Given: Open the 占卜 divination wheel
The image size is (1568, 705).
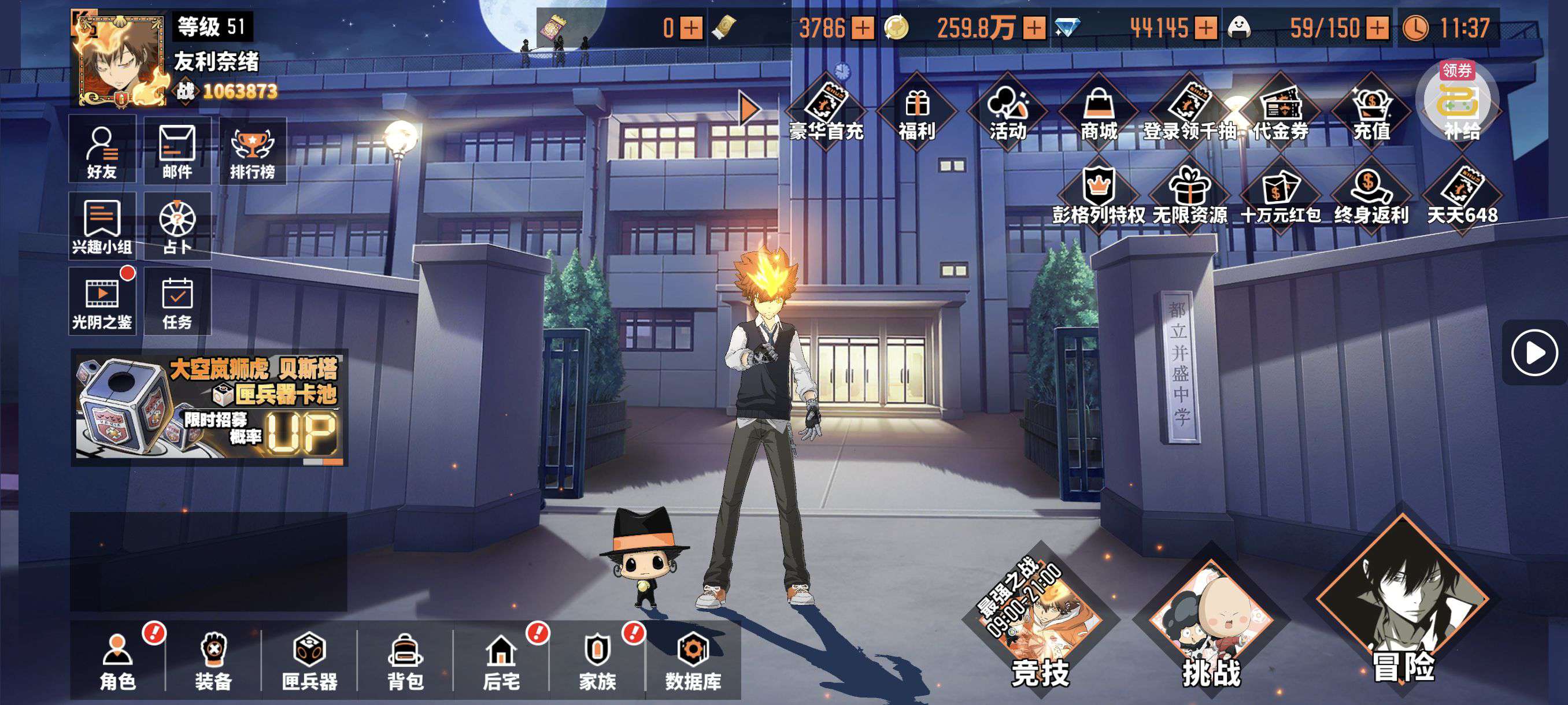Looking at the screenshot, I should point(177,227).
